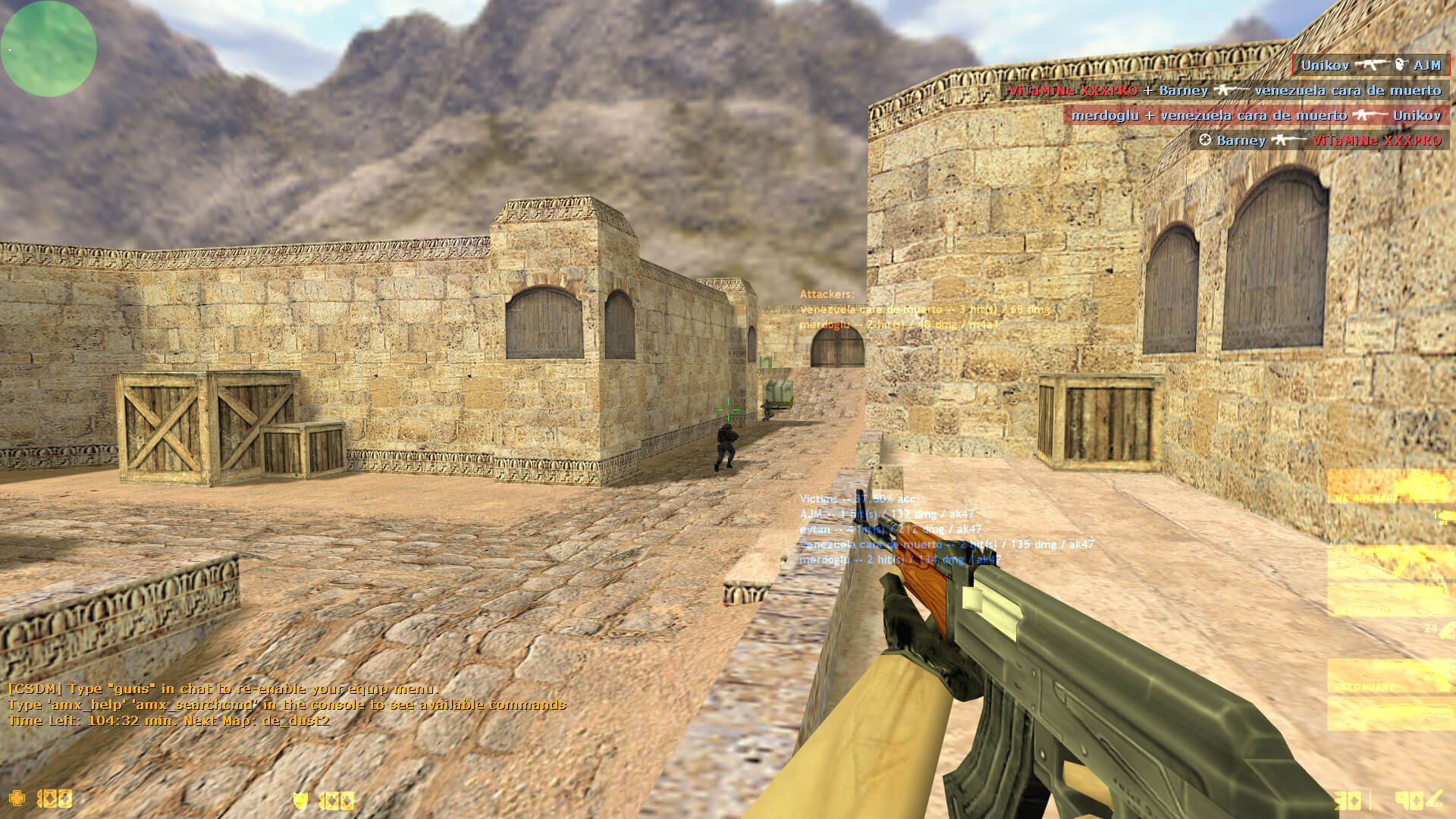Click the green circular radar
The image size is (1456, 819).
49,49
